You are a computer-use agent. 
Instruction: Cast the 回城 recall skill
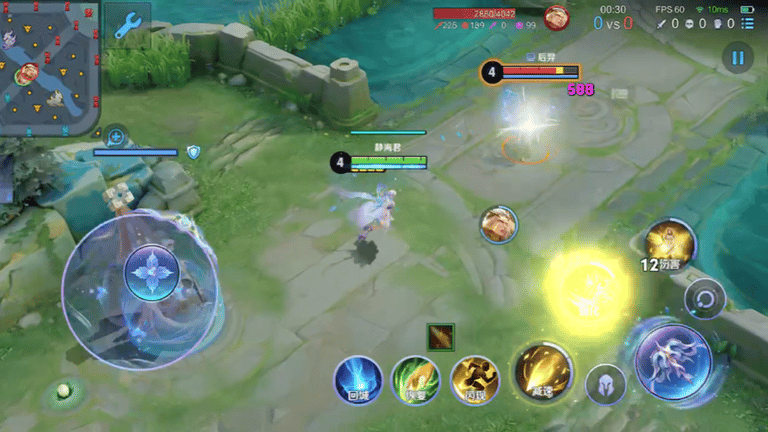click(x=357, y=380)
